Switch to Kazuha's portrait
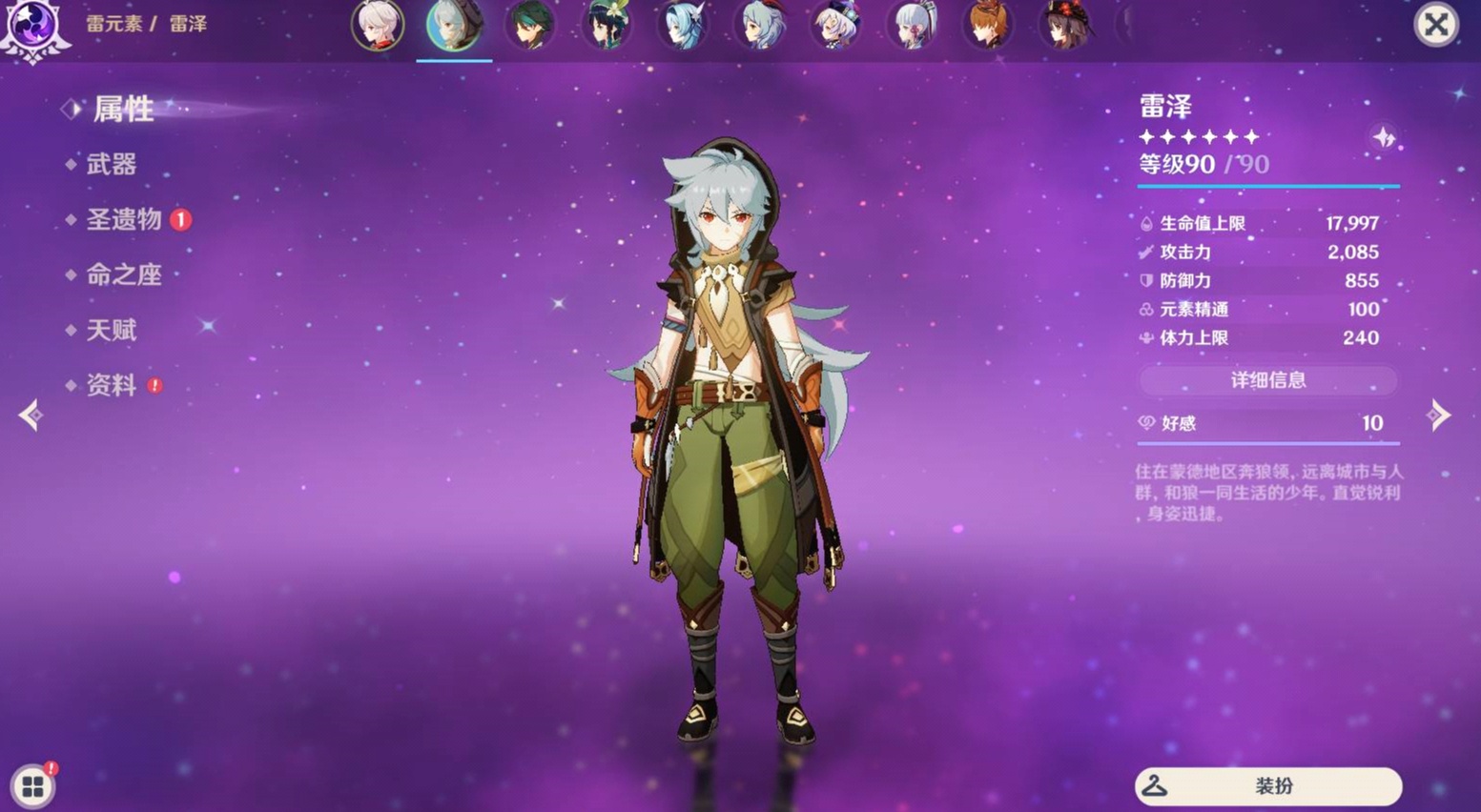 (x=378, y=25)
